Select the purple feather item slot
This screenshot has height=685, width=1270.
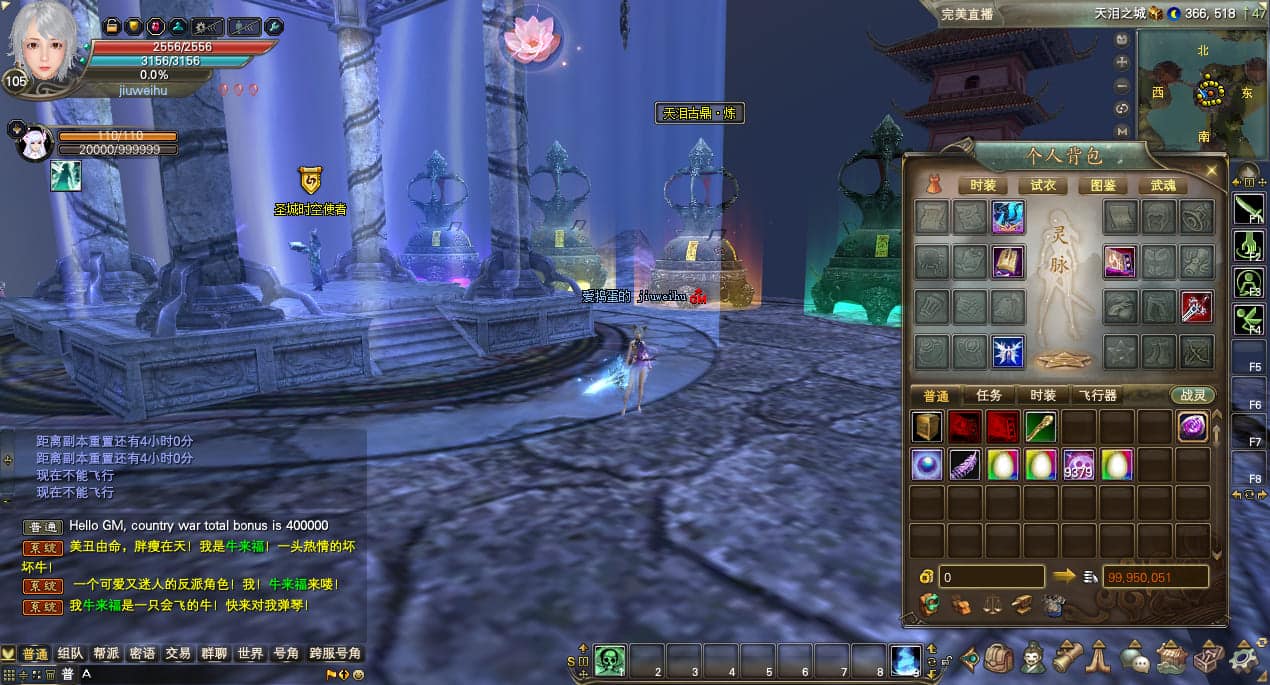[965, 465]
